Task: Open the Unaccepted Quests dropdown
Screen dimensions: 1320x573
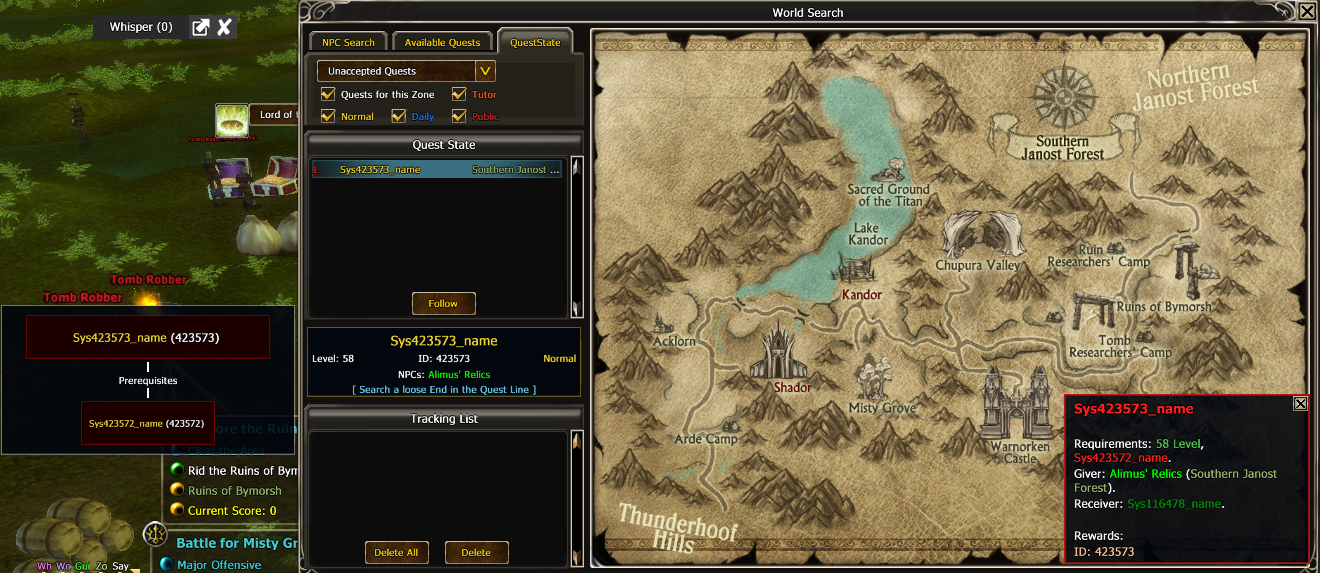Action: point(485,71)
